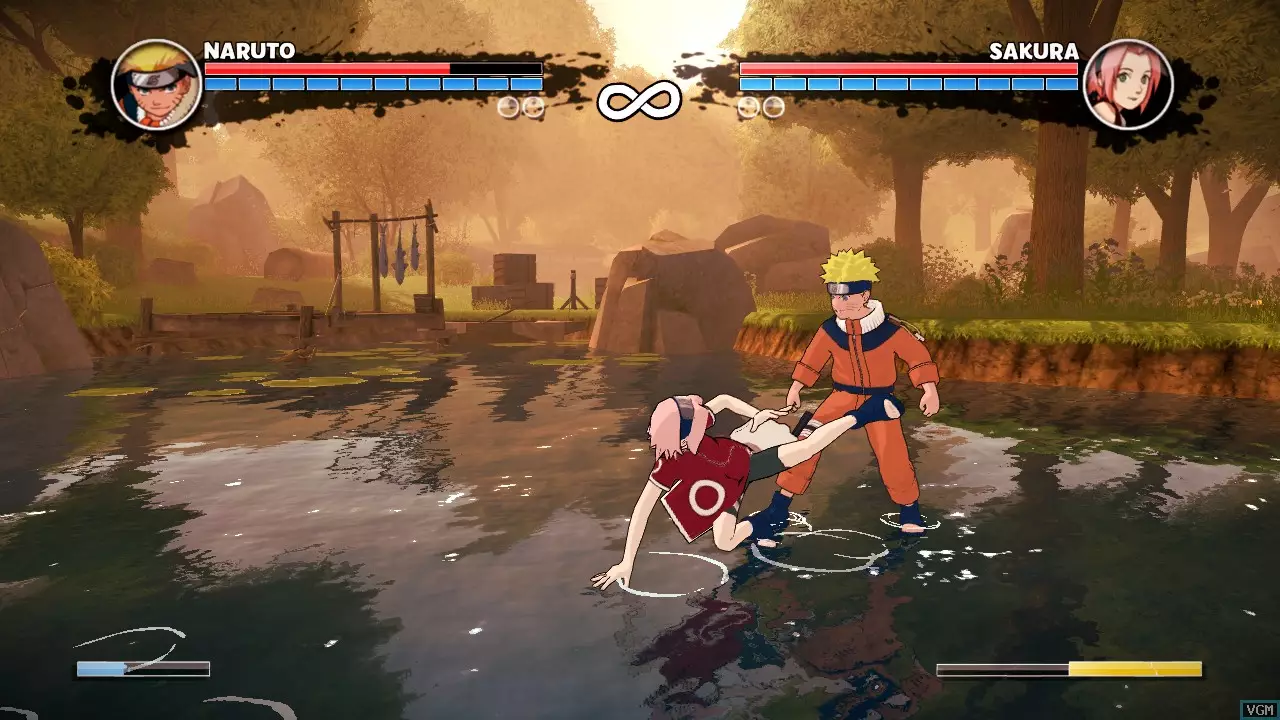Image resolution: width=1280 pixels, height=720 pixels.
Task: Click the VGM watermark in the corner
Action: 1258,712
